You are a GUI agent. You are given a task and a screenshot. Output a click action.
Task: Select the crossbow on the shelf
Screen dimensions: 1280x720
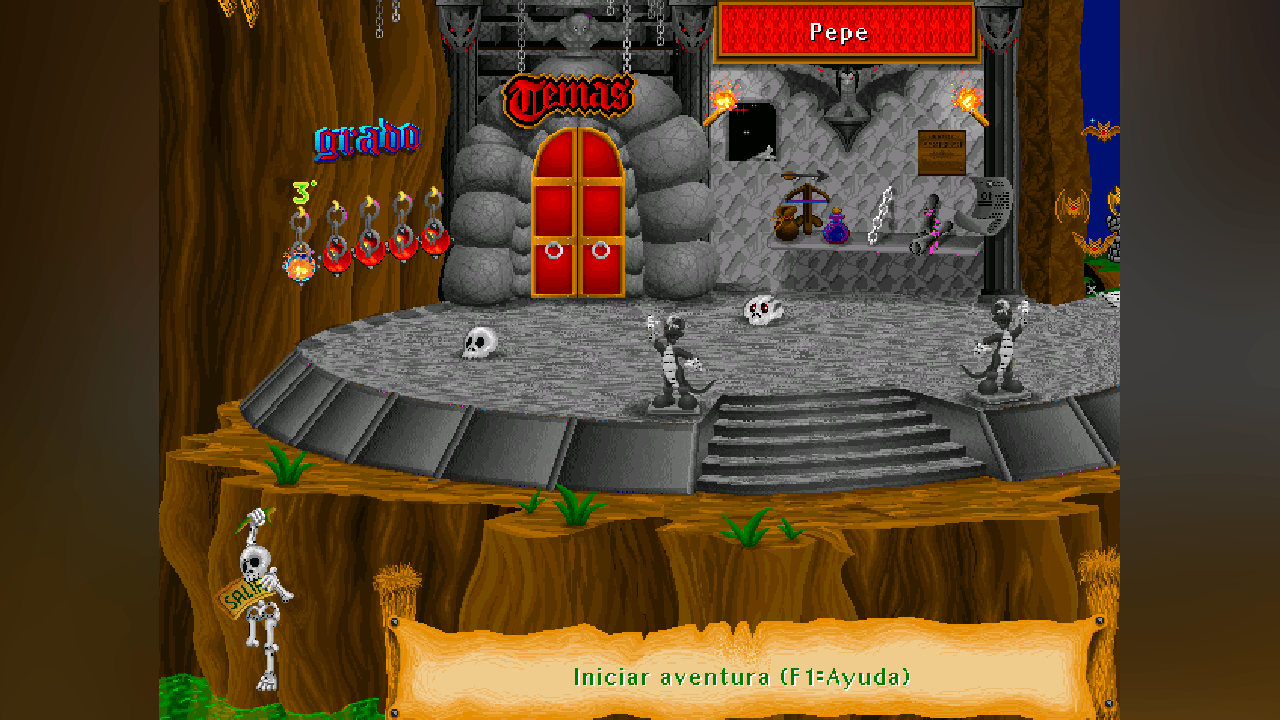pyautogui.click(x=807, y=198)
